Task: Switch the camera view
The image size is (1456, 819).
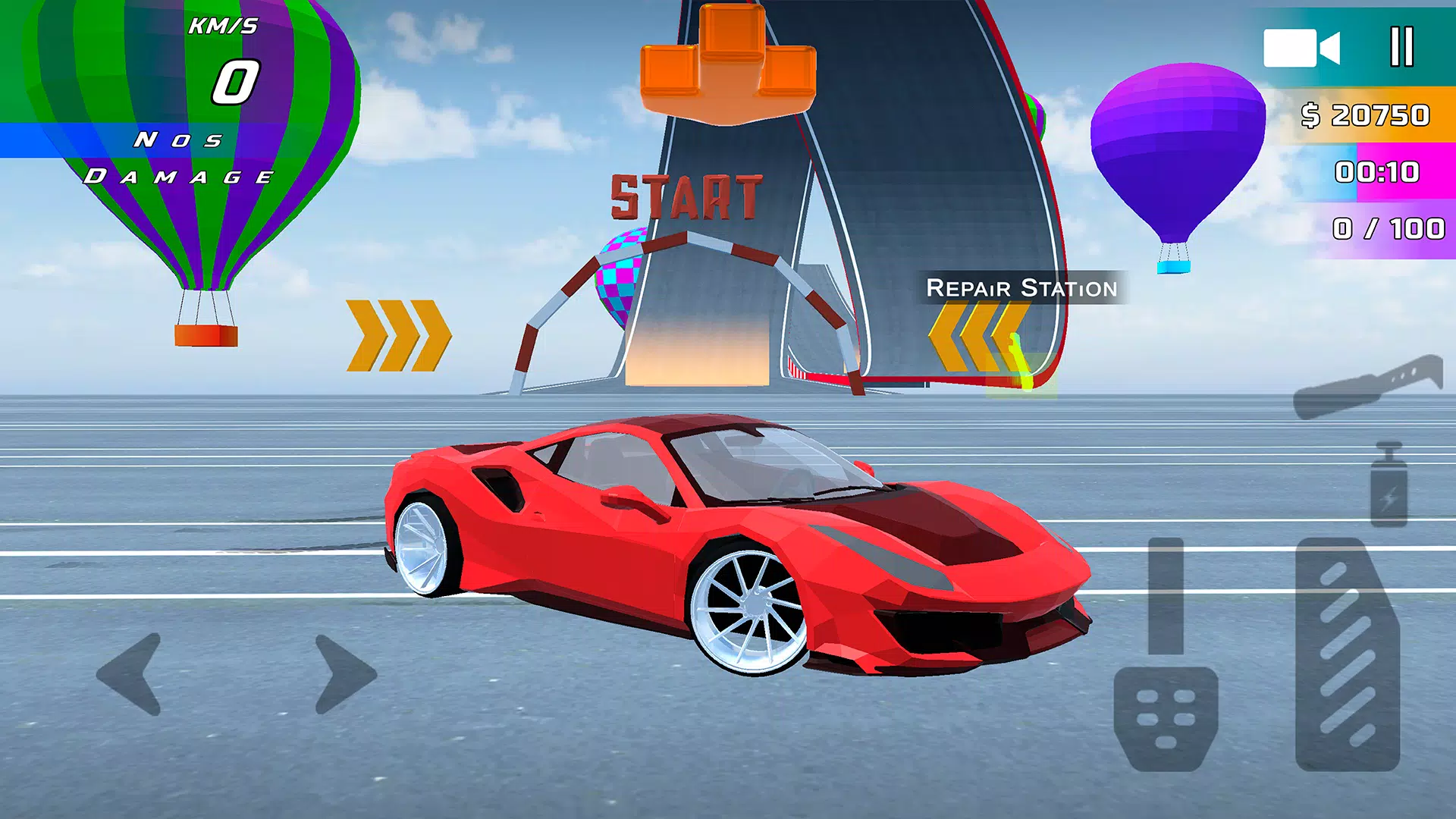Action: pyautogui.click(x=1301, y=49)
